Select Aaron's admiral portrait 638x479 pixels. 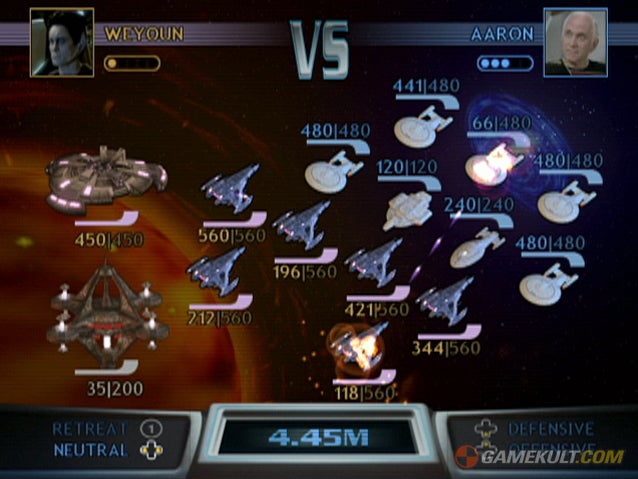575,42
